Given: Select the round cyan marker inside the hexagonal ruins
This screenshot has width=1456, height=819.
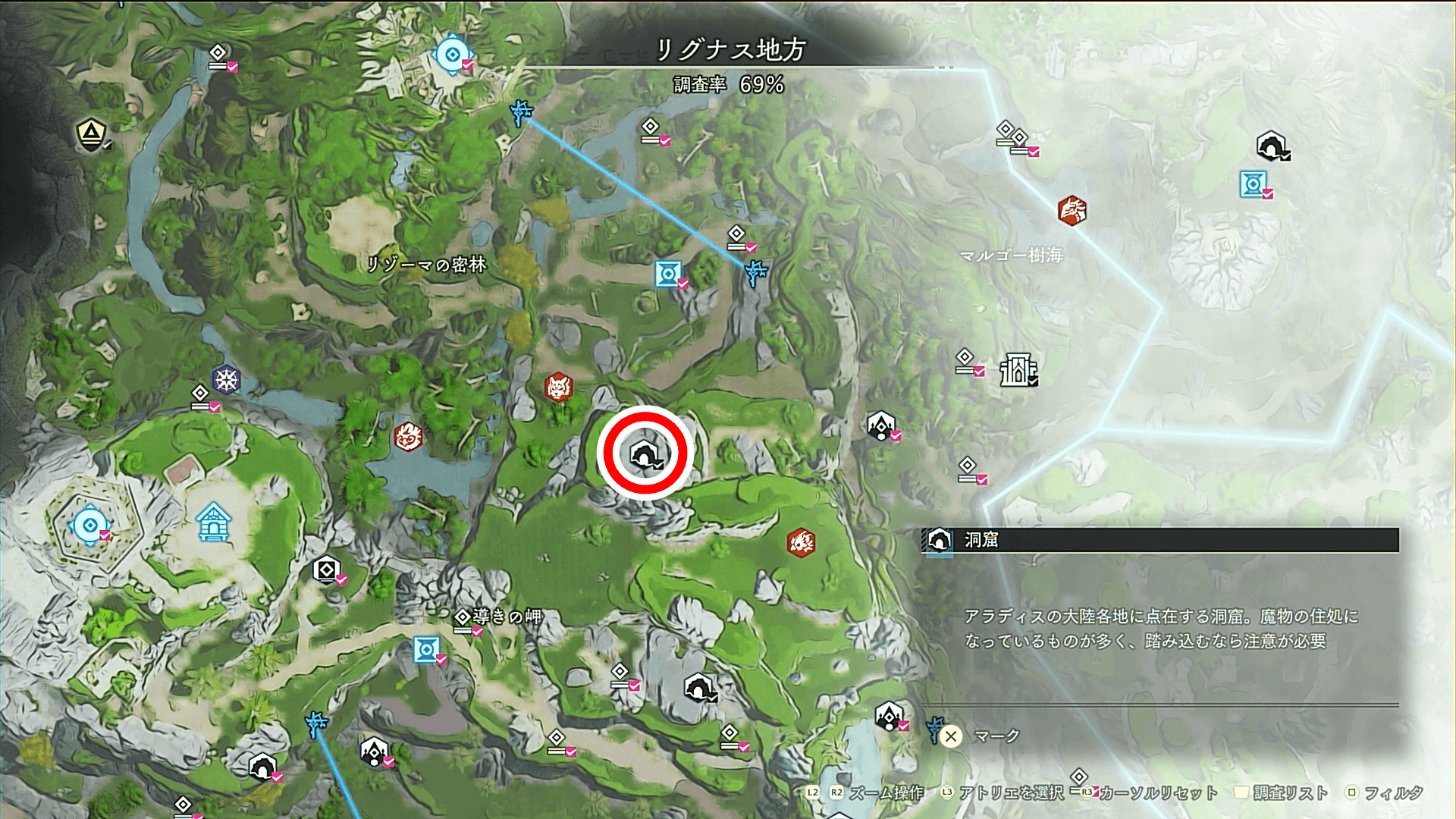Looking at the screenshot, I should (x=89, y=525).
